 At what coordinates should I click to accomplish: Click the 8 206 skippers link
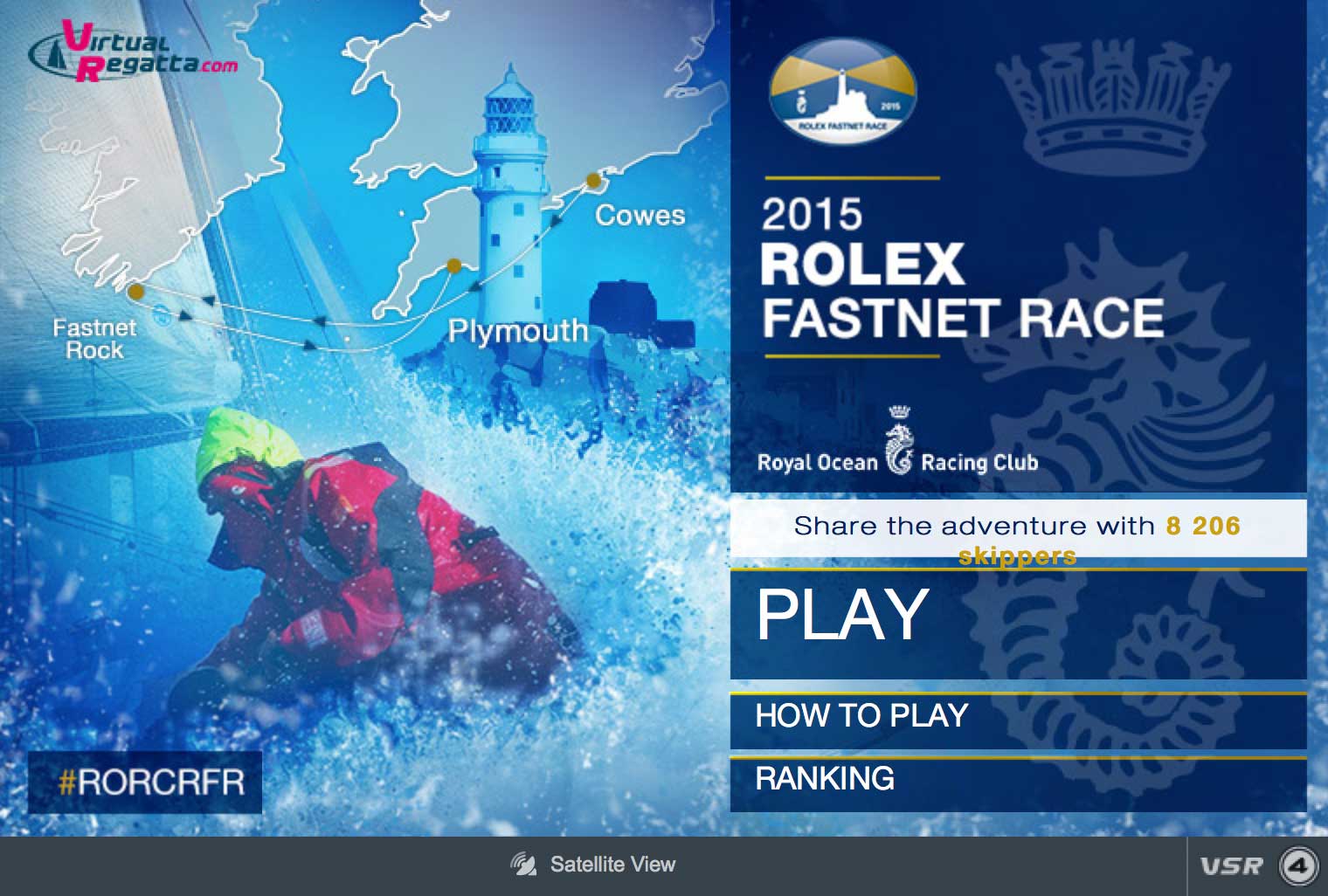tap(1204, 526)
